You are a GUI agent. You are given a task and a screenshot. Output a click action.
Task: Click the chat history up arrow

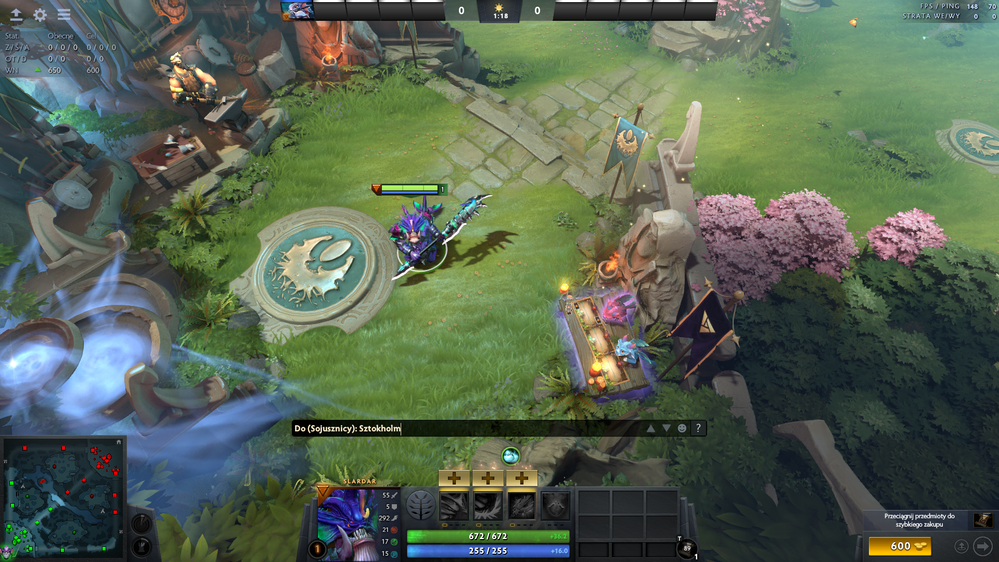tap(651, 428)
